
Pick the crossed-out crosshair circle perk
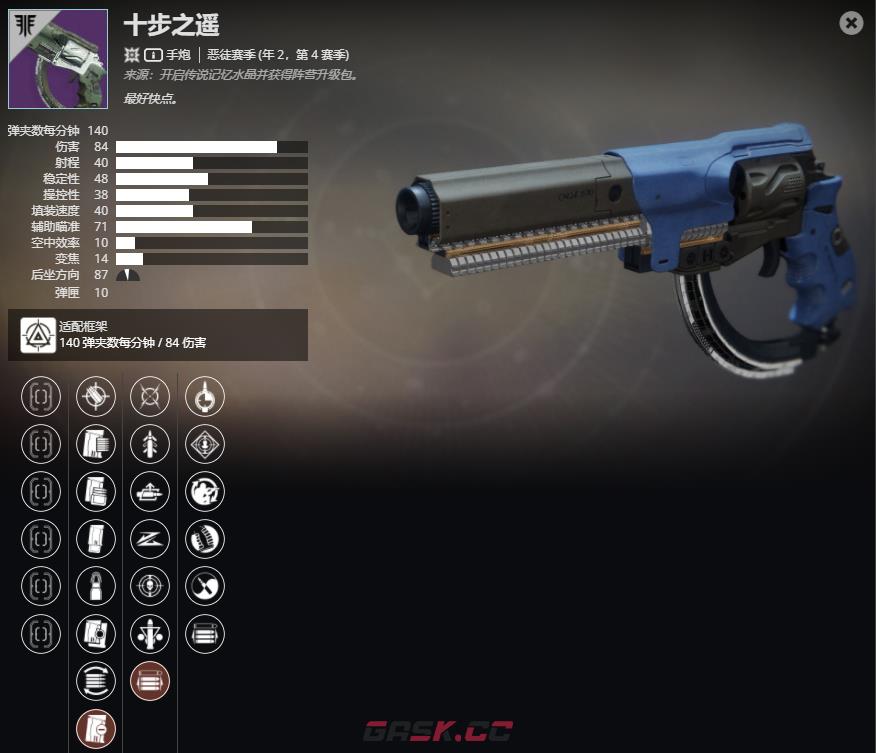coord(150,396)
